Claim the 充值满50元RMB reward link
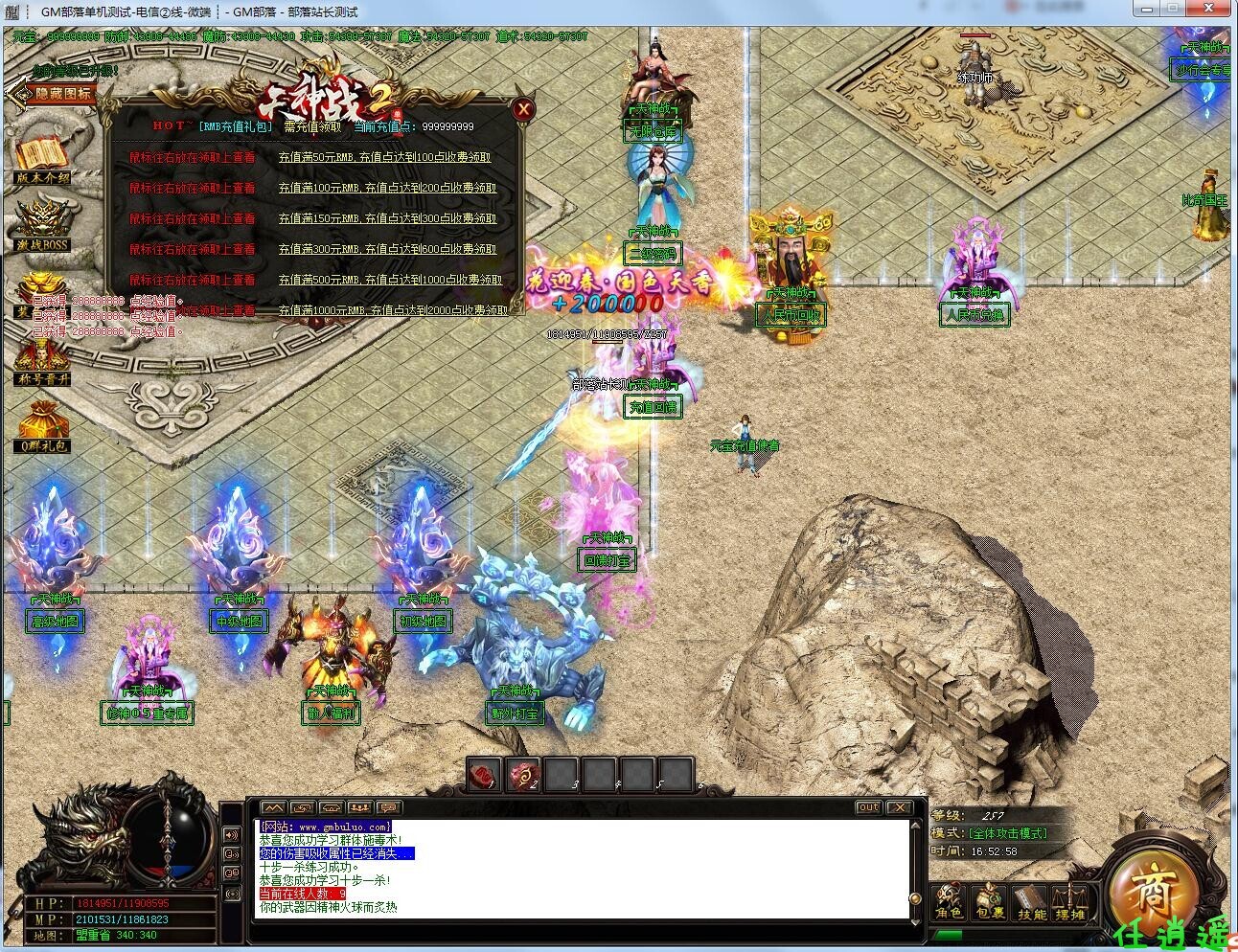The image size is (1238, 952). tap(384, 158)
